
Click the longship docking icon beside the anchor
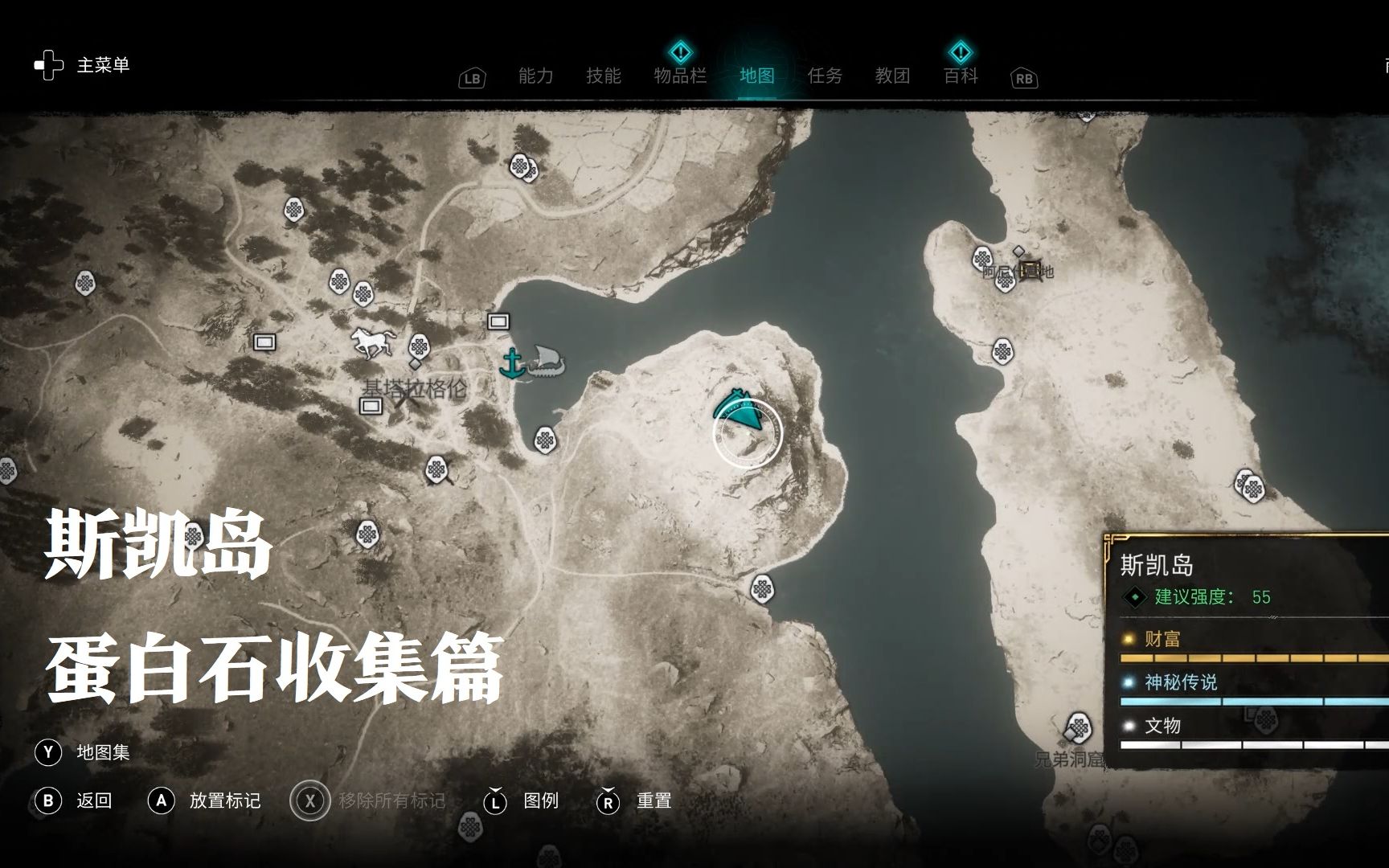click(x=546, y=362)
